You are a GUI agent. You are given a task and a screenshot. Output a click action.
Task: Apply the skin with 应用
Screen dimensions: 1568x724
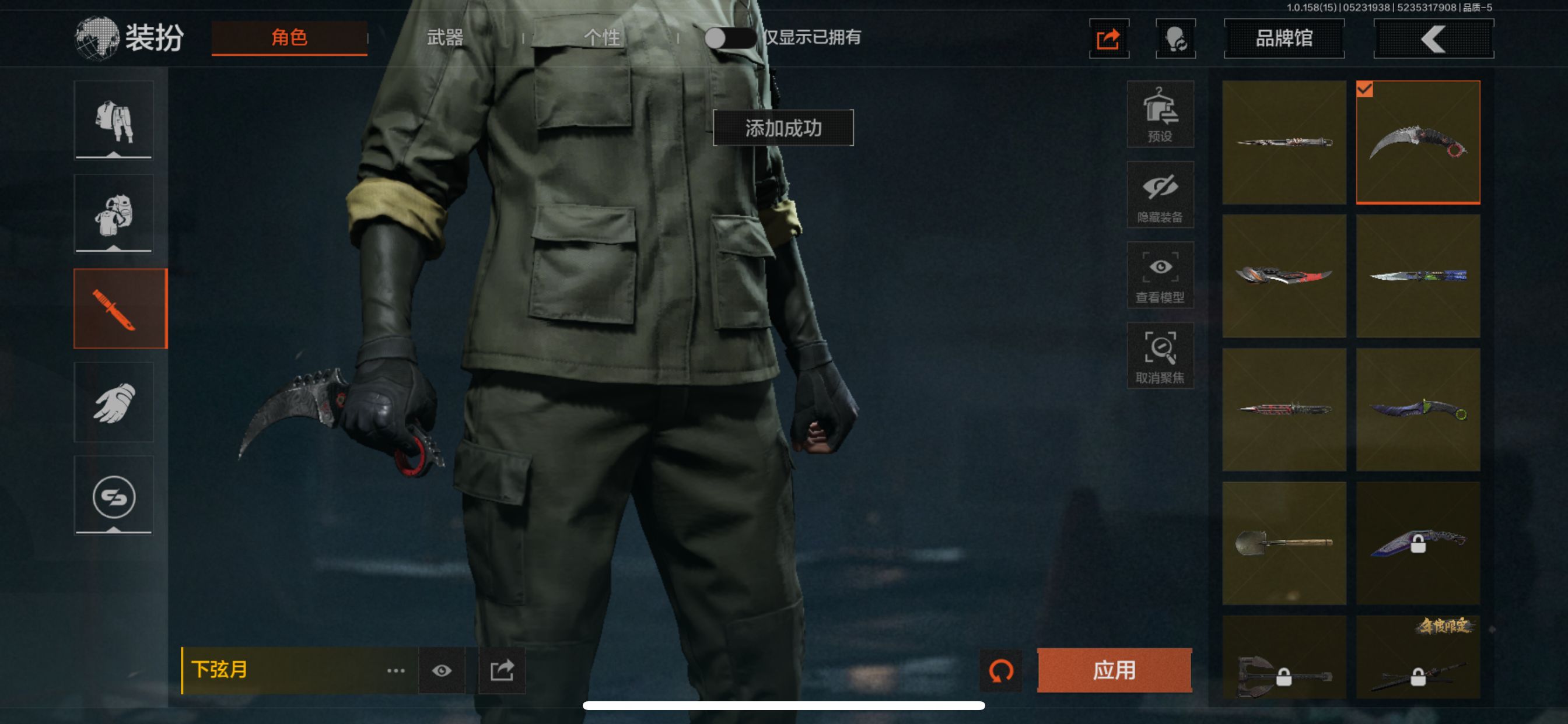1114,670
